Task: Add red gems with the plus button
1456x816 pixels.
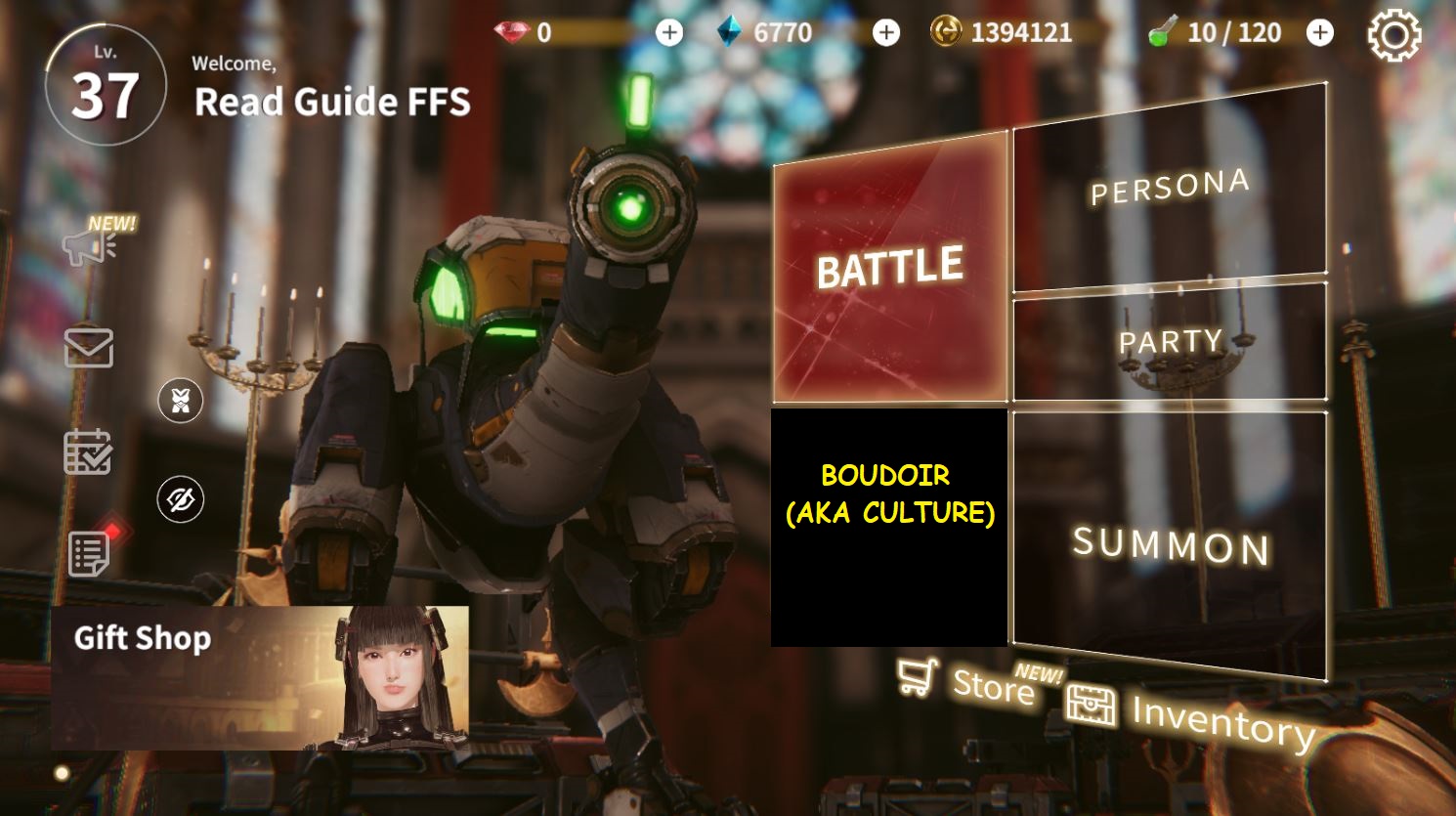Action: [668, 32]
